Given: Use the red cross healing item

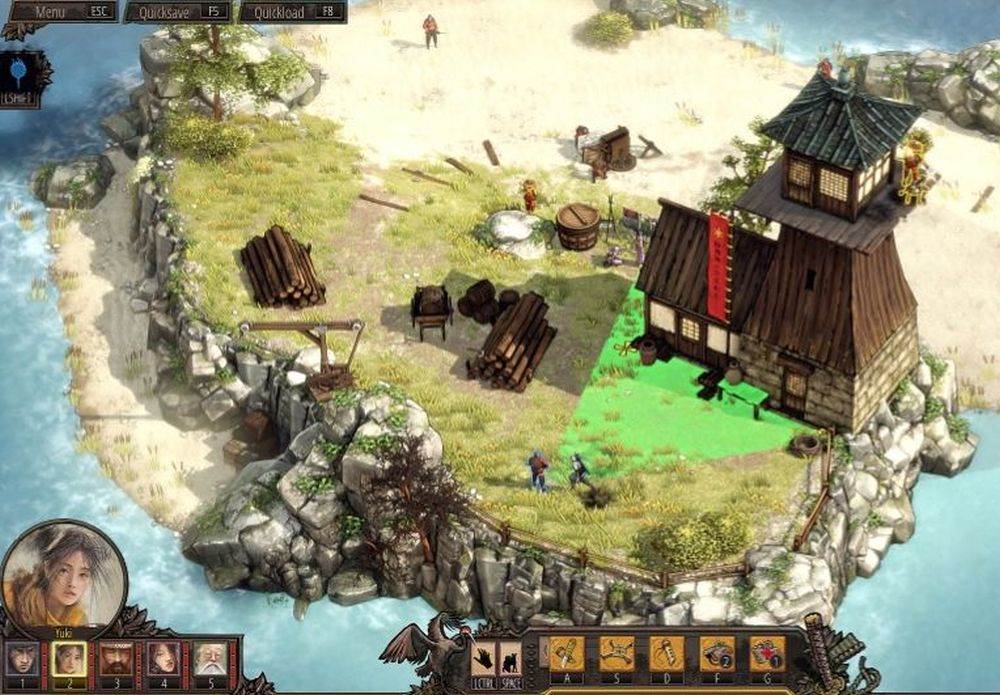Looking at the screenshot, I should point(767,654).
